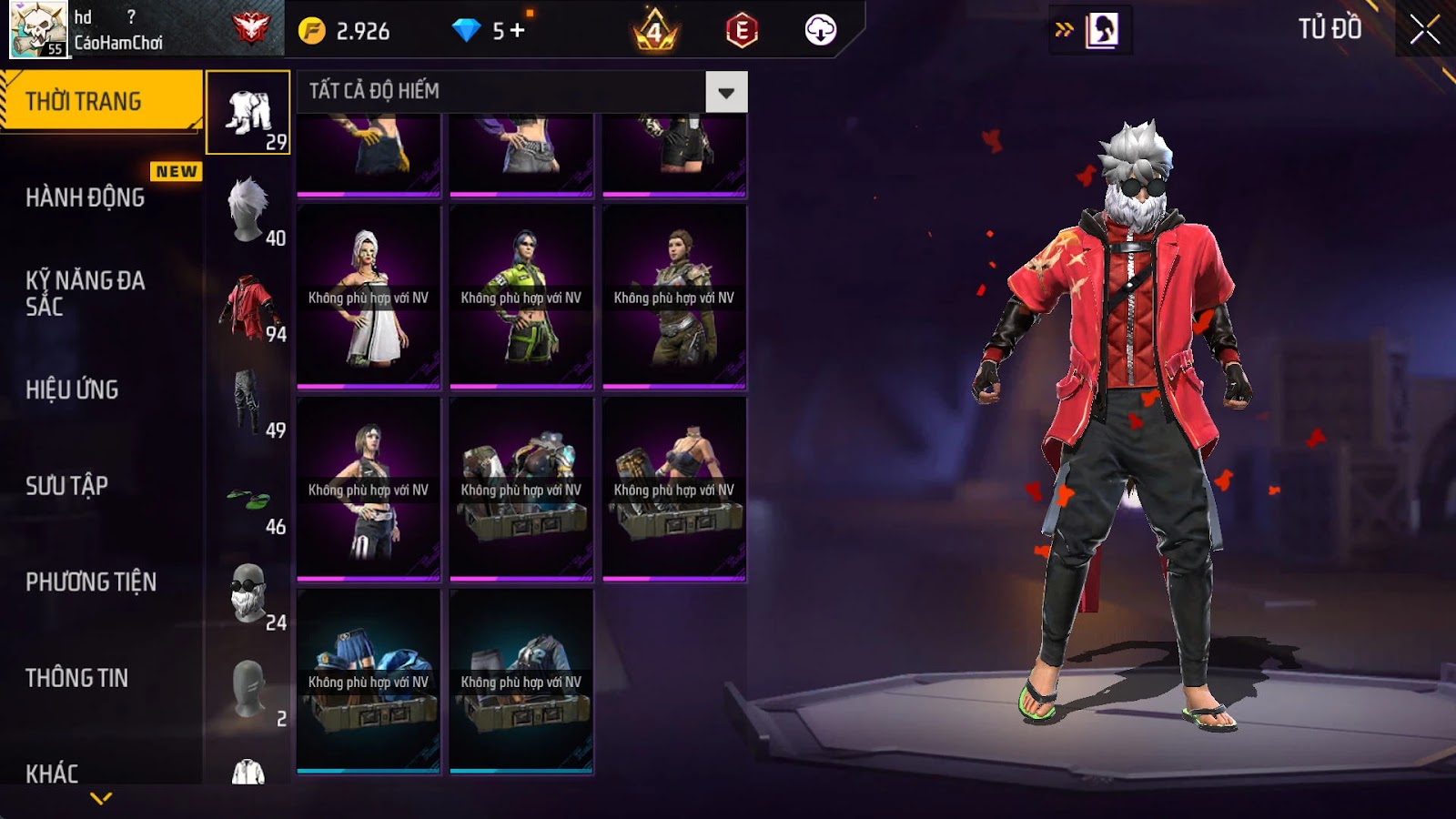Screen dimensions: 1456x819
Task: Open the masked face accessories category
Action: pos(248,593)
